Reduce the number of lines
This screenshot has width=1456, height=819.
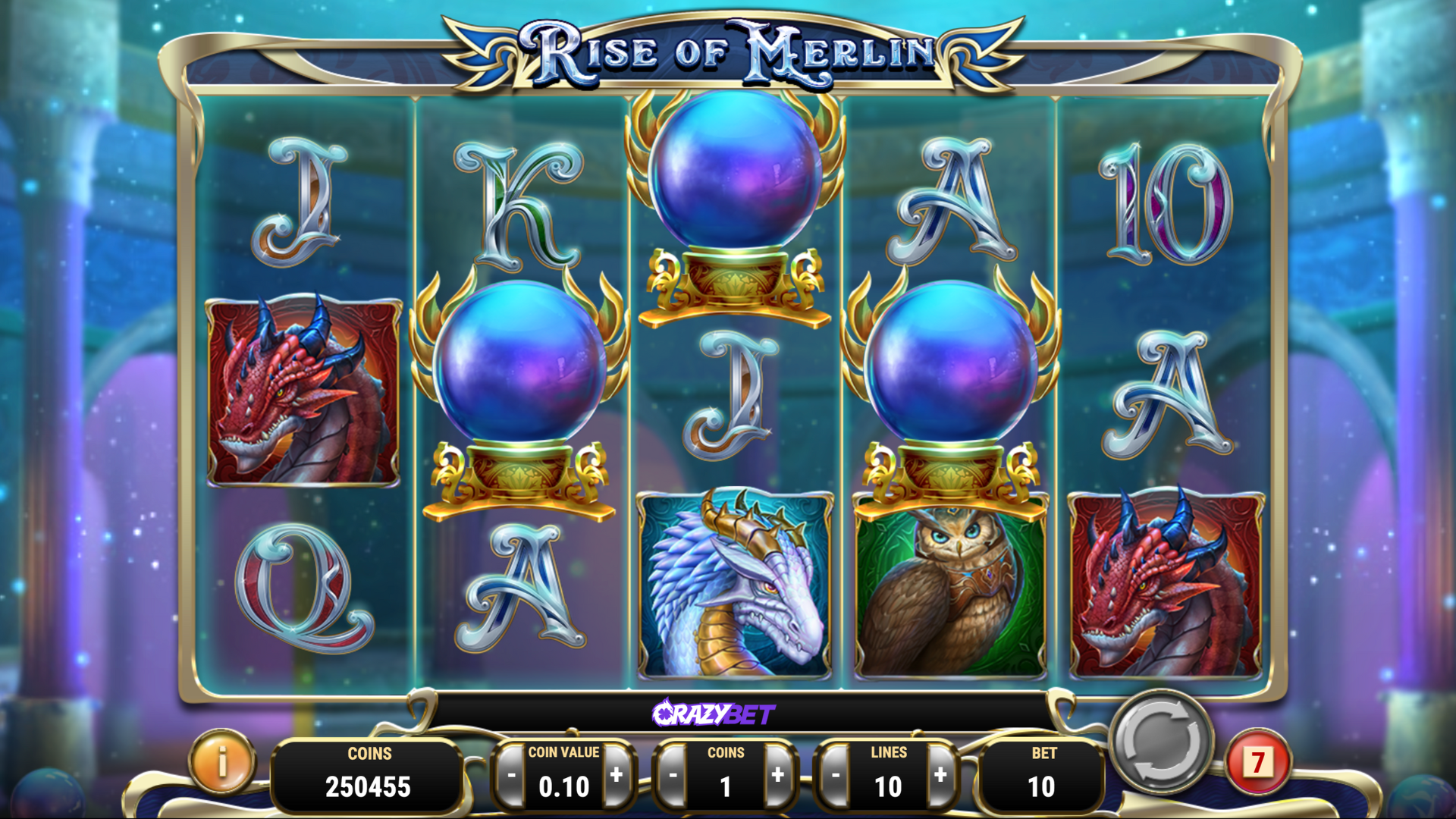[x=836, y=776]
